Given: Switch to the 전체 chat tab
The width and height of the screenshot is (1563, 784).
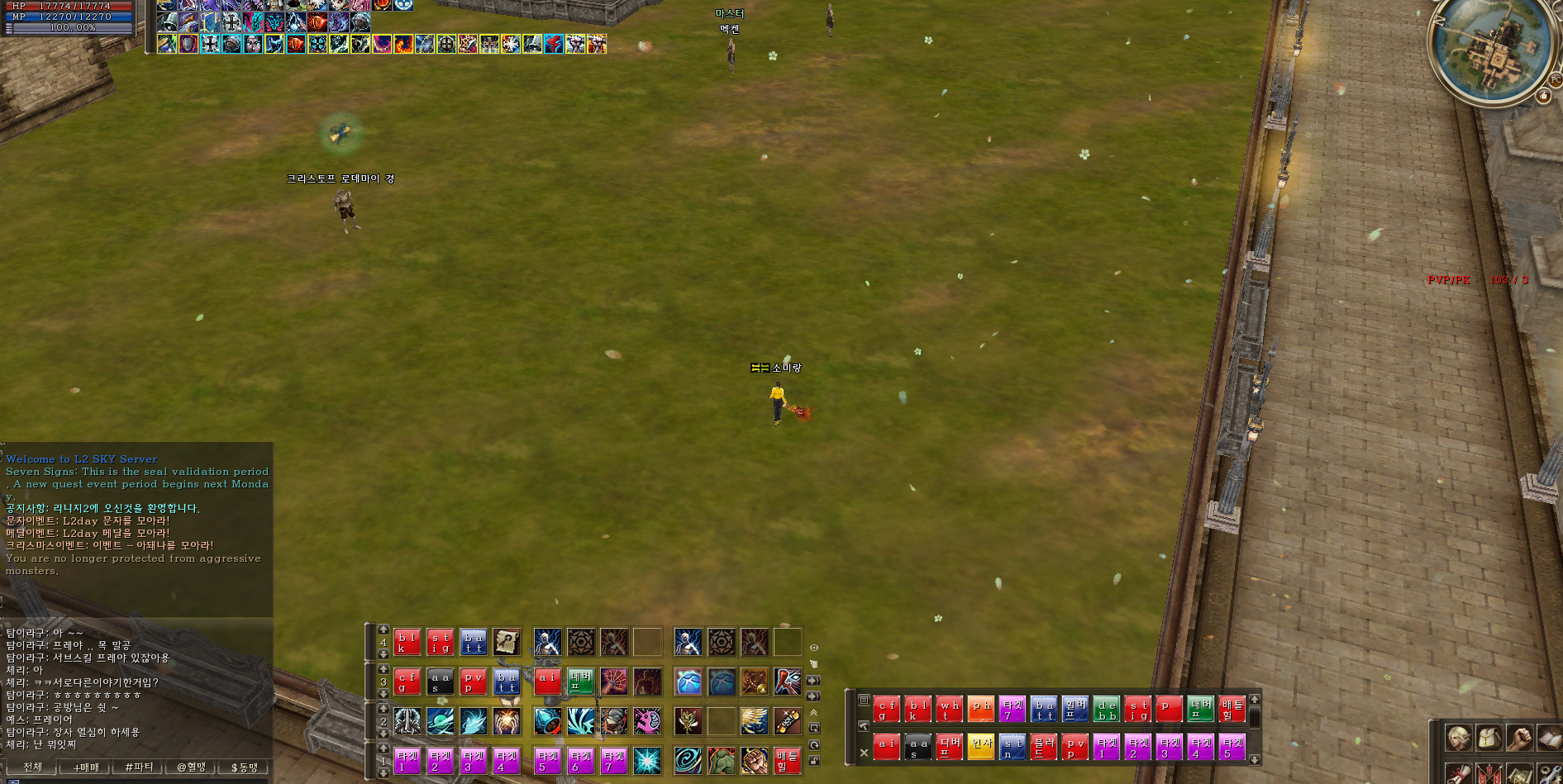Looking at the screenshot, I should [31, 767].
